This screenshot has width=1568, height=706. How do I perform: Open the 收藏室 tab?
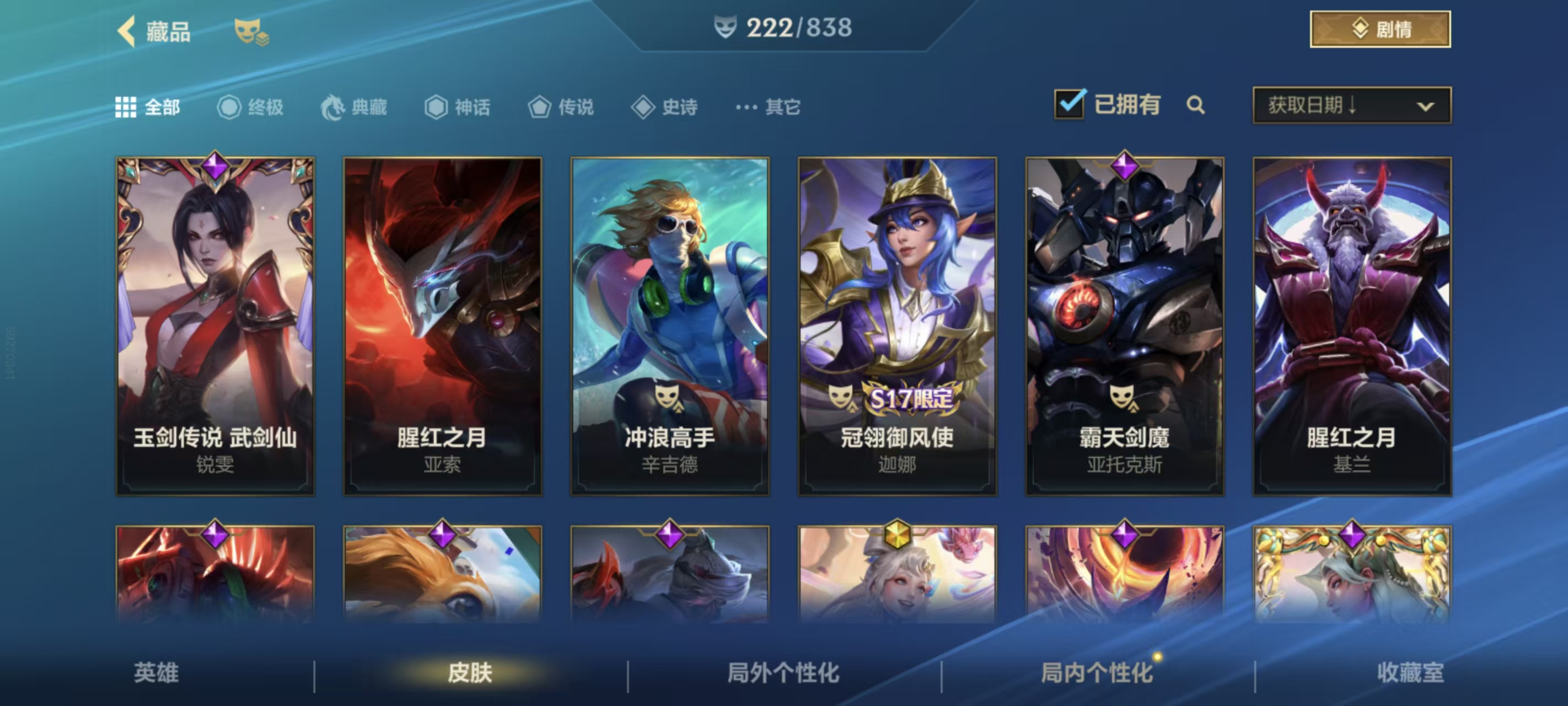1410,672
